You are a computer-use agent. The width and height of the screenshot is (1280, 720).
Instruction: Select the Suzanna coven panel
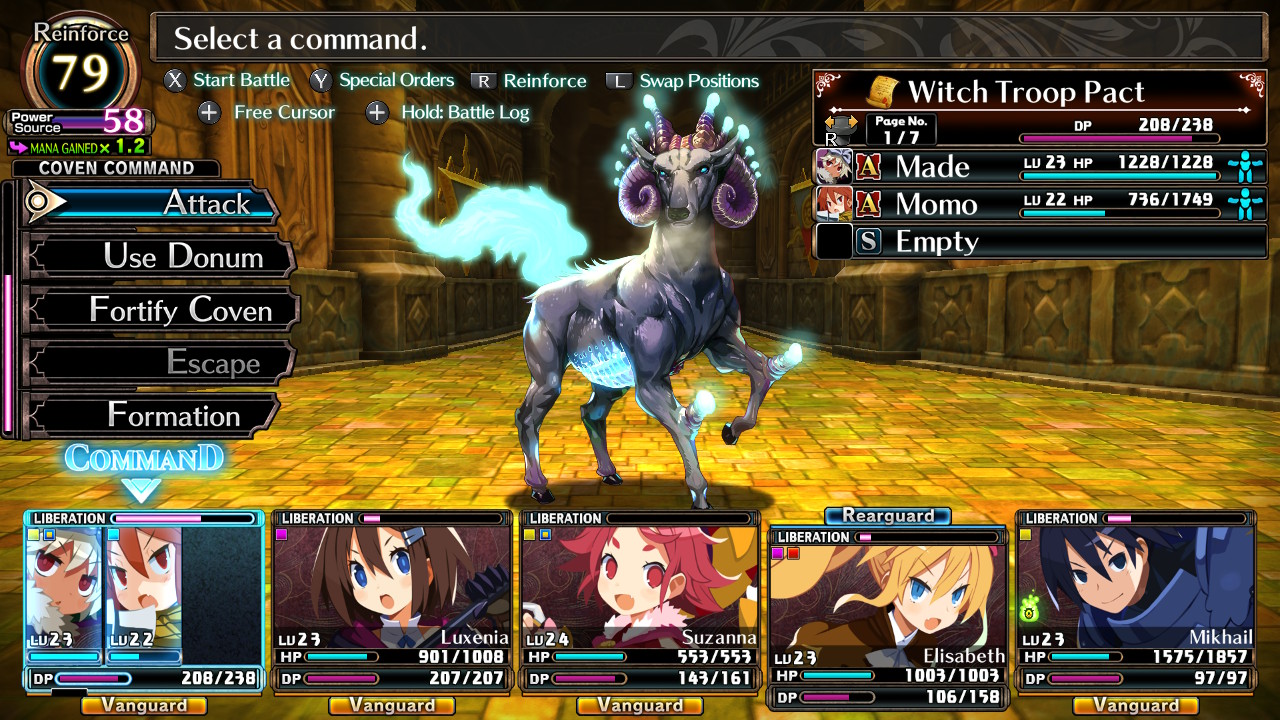click(x=640, y=600)
